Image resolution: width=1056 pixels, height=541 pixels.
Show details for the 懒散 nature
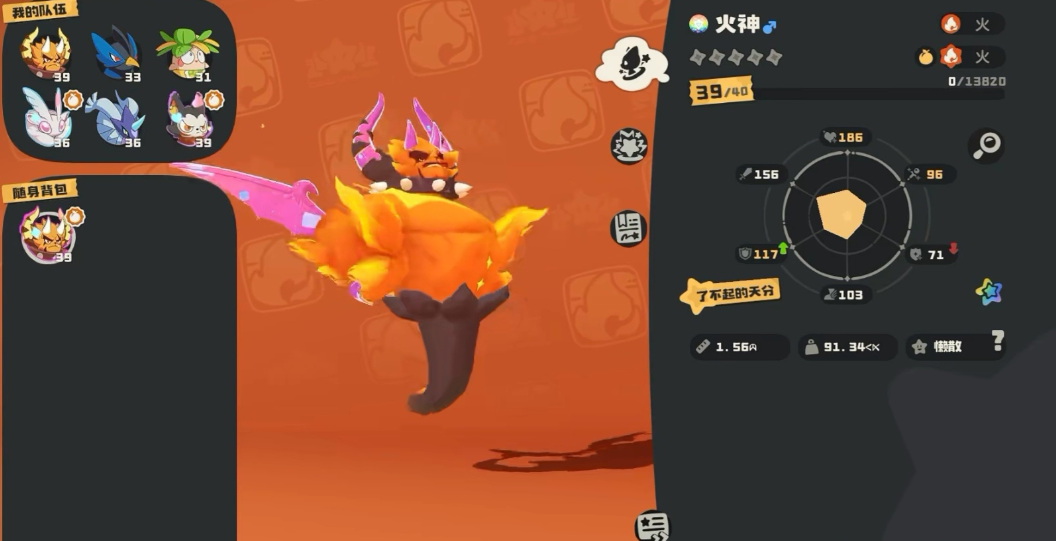tap(945, 347)
